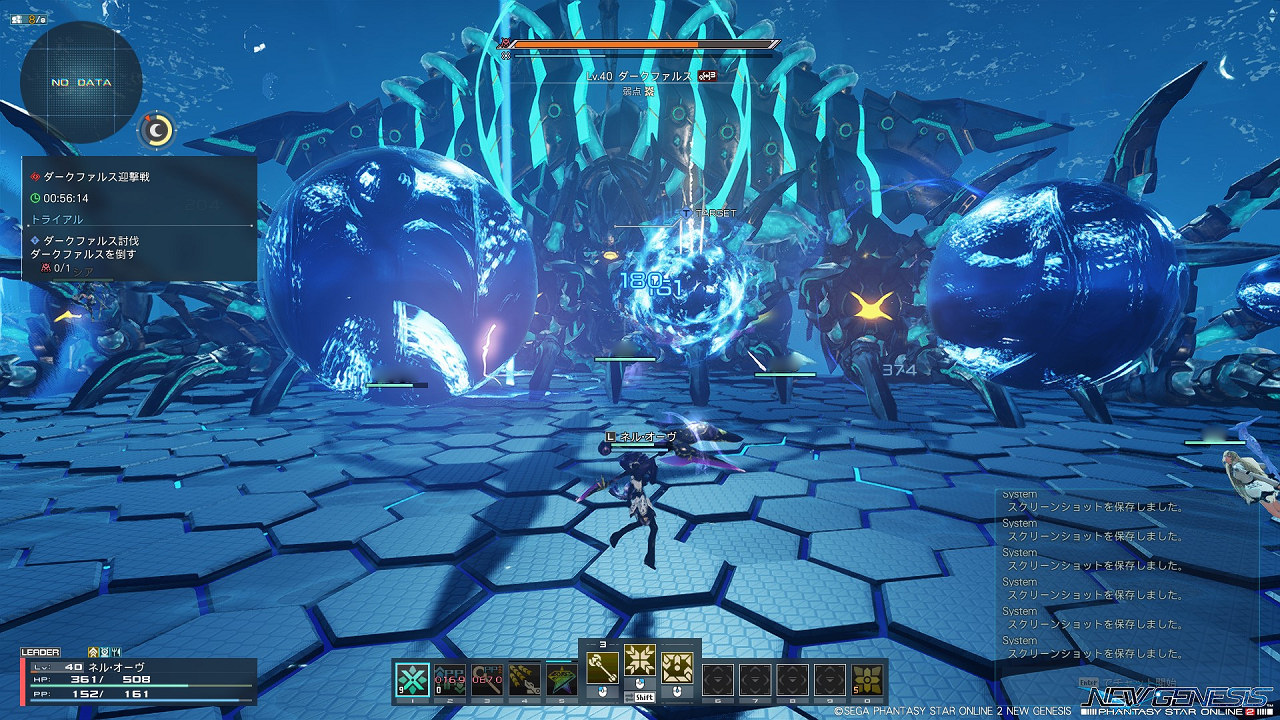Use the rainbow star item in slot 5
The height and width of the screenshot is (720, 1280).
point(561,679)
